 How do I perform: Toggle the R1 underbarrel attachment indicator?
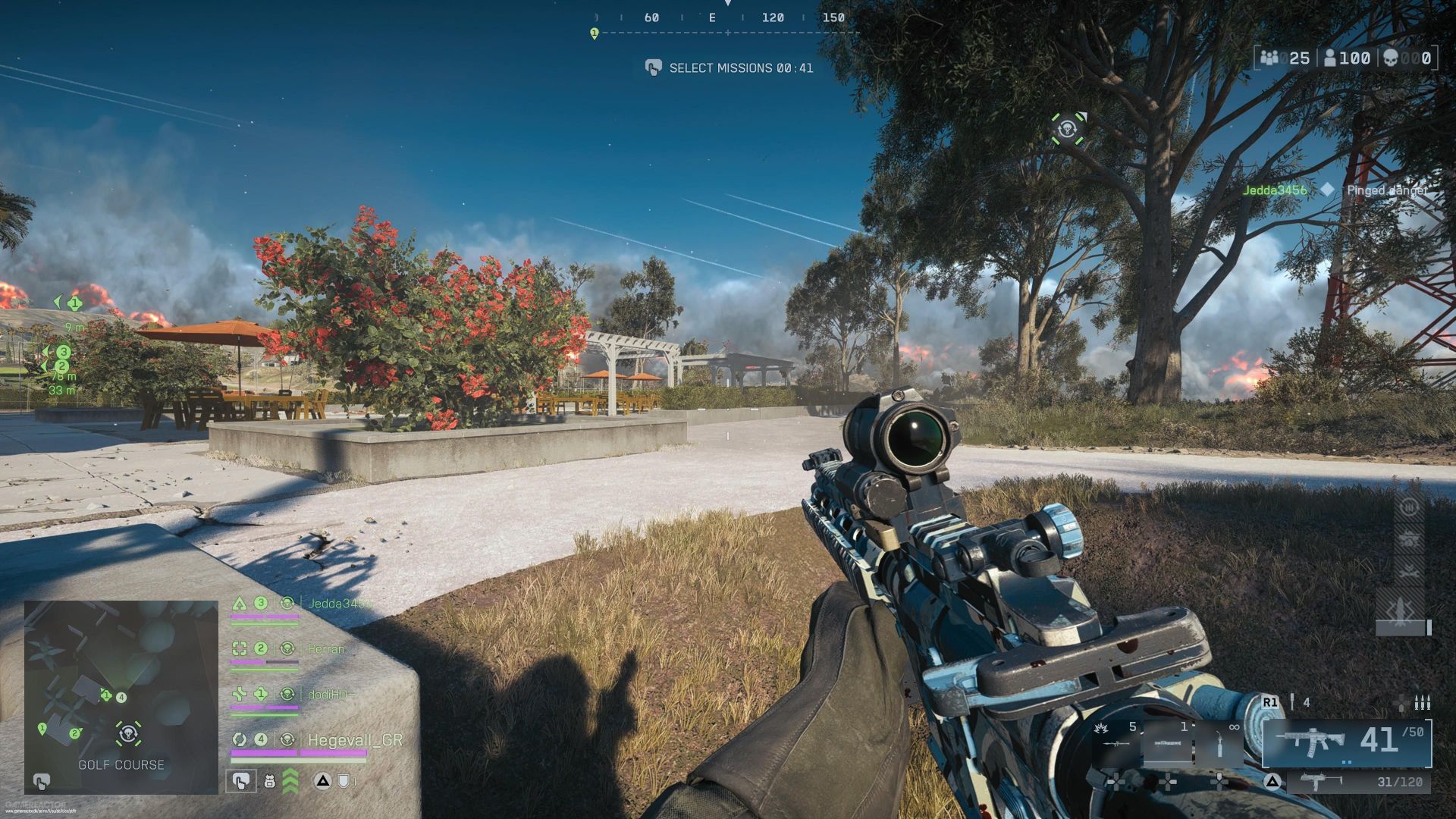point(1269,701)
